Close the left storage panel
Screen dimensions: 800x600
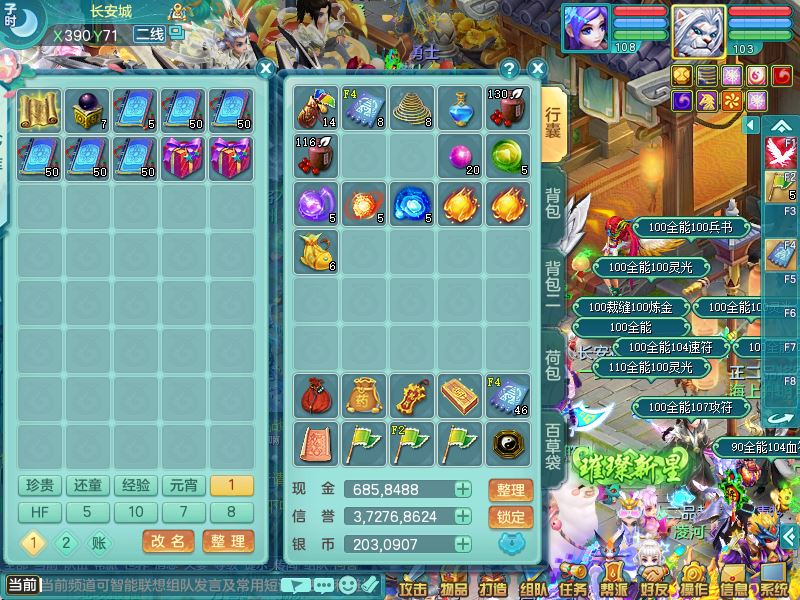(265, 69)
